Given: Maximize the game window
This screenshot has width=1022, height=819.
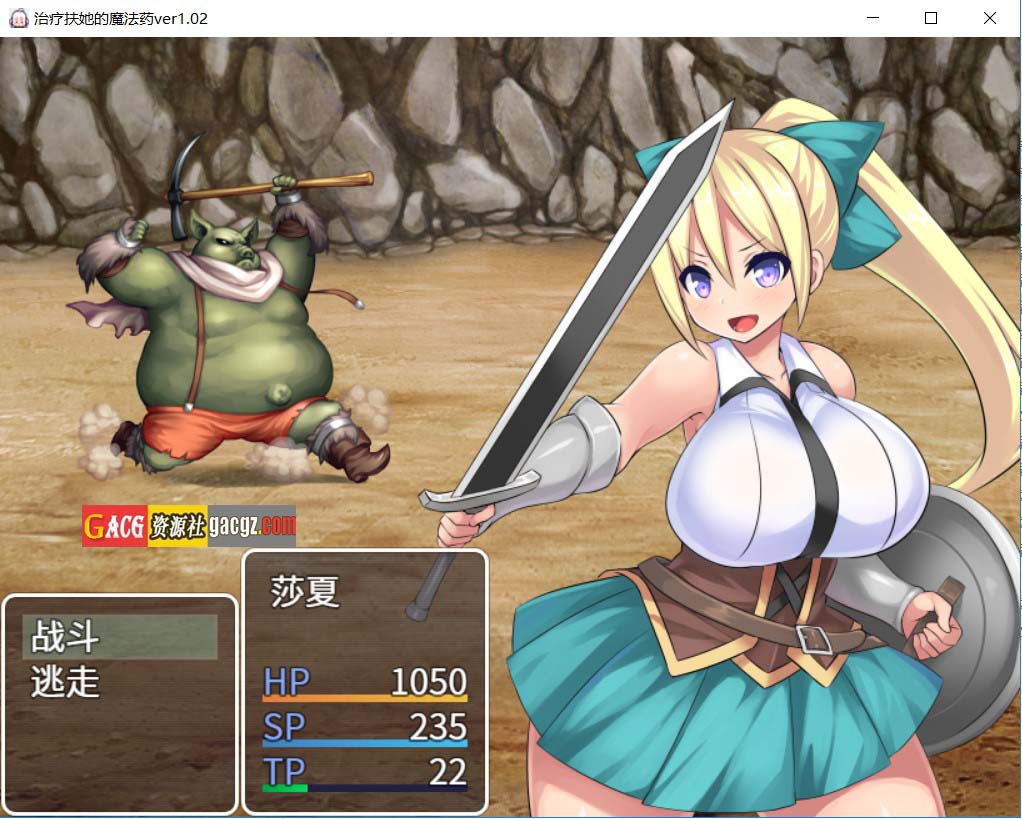Looking at the screenshot, I should tap(931, 18).
